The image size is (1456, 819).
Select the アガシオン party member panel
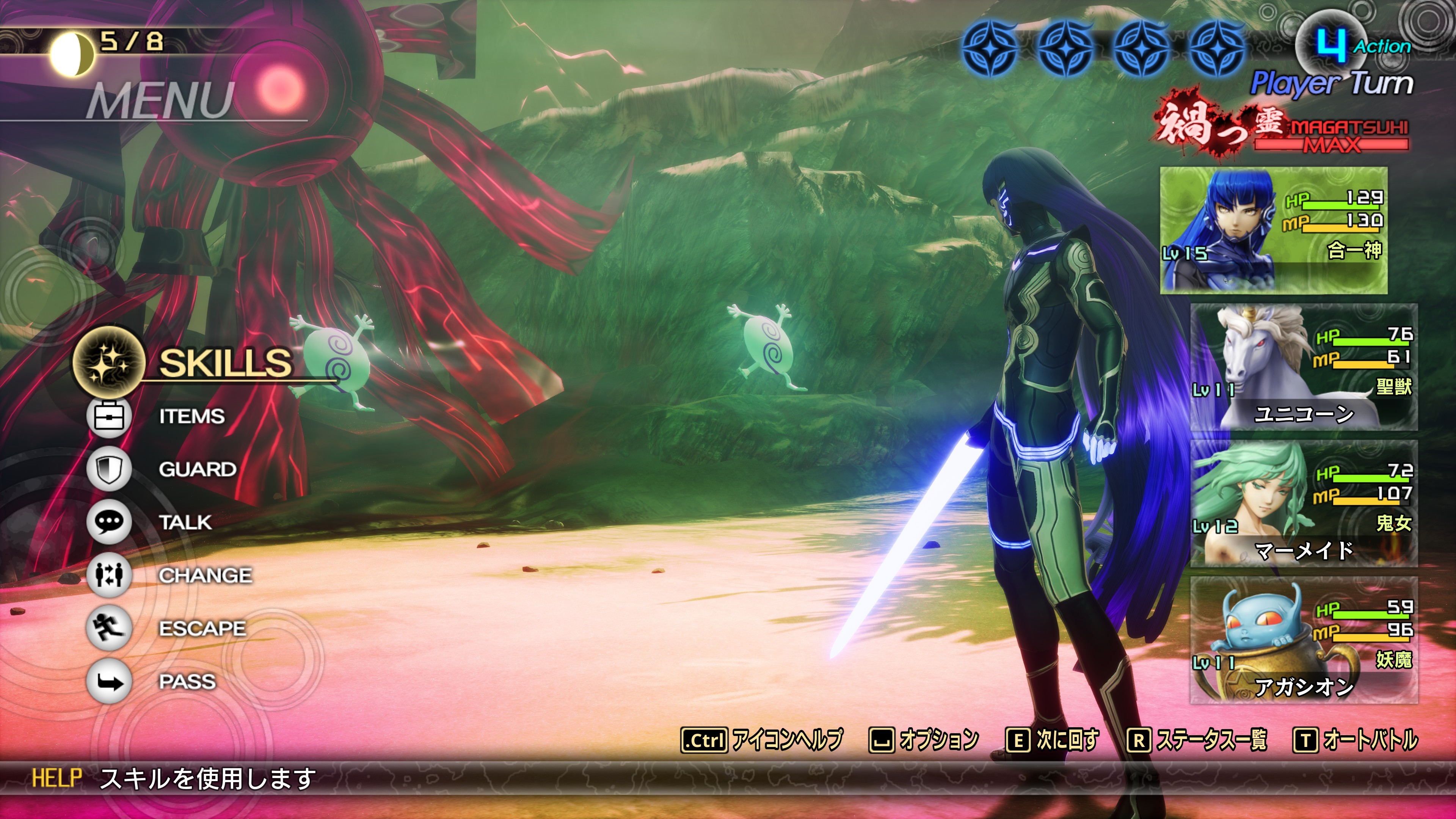pyautogui.click(x=1304, y=640)
